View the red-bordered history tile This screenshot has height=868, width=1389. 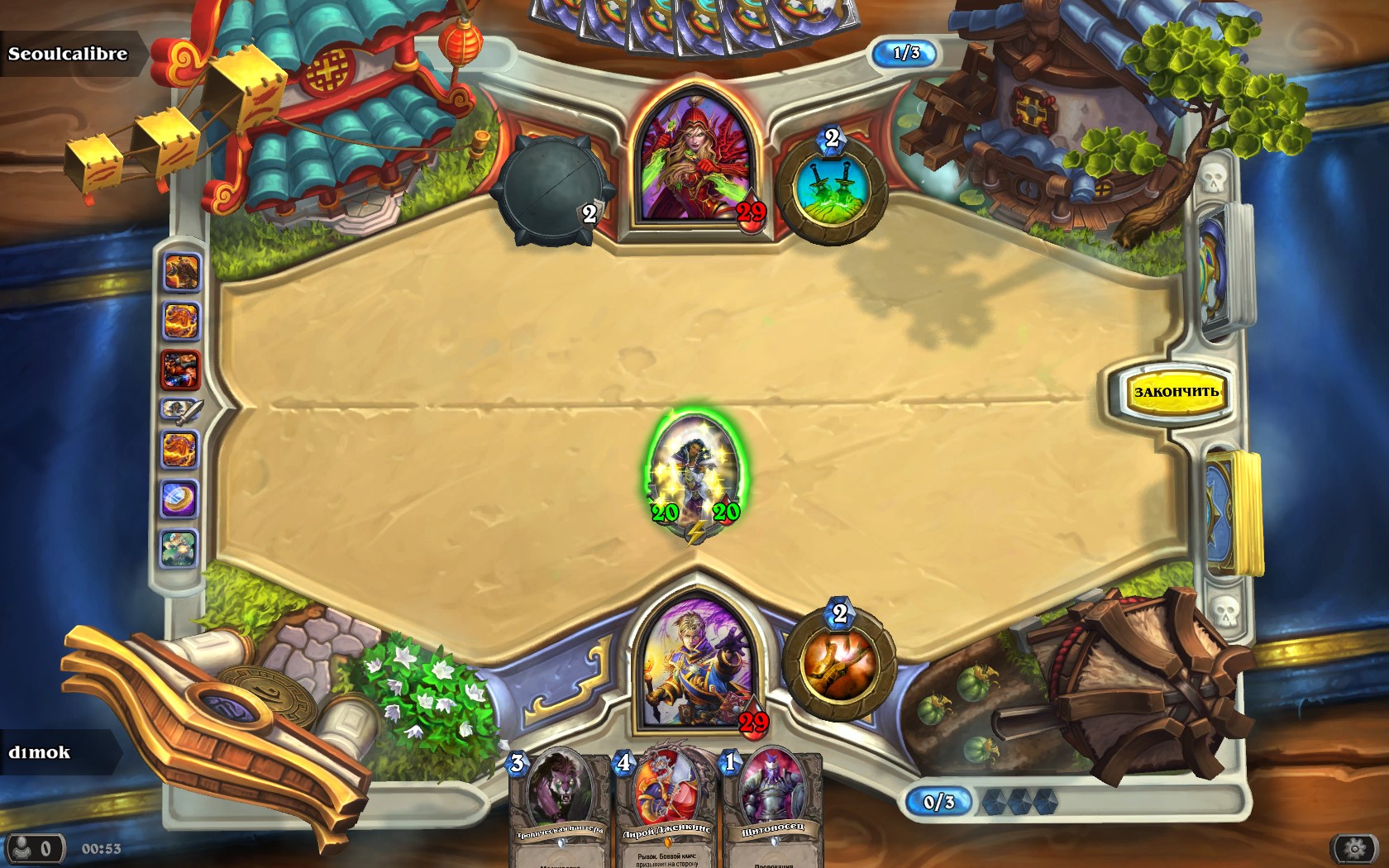click(180, 369)
